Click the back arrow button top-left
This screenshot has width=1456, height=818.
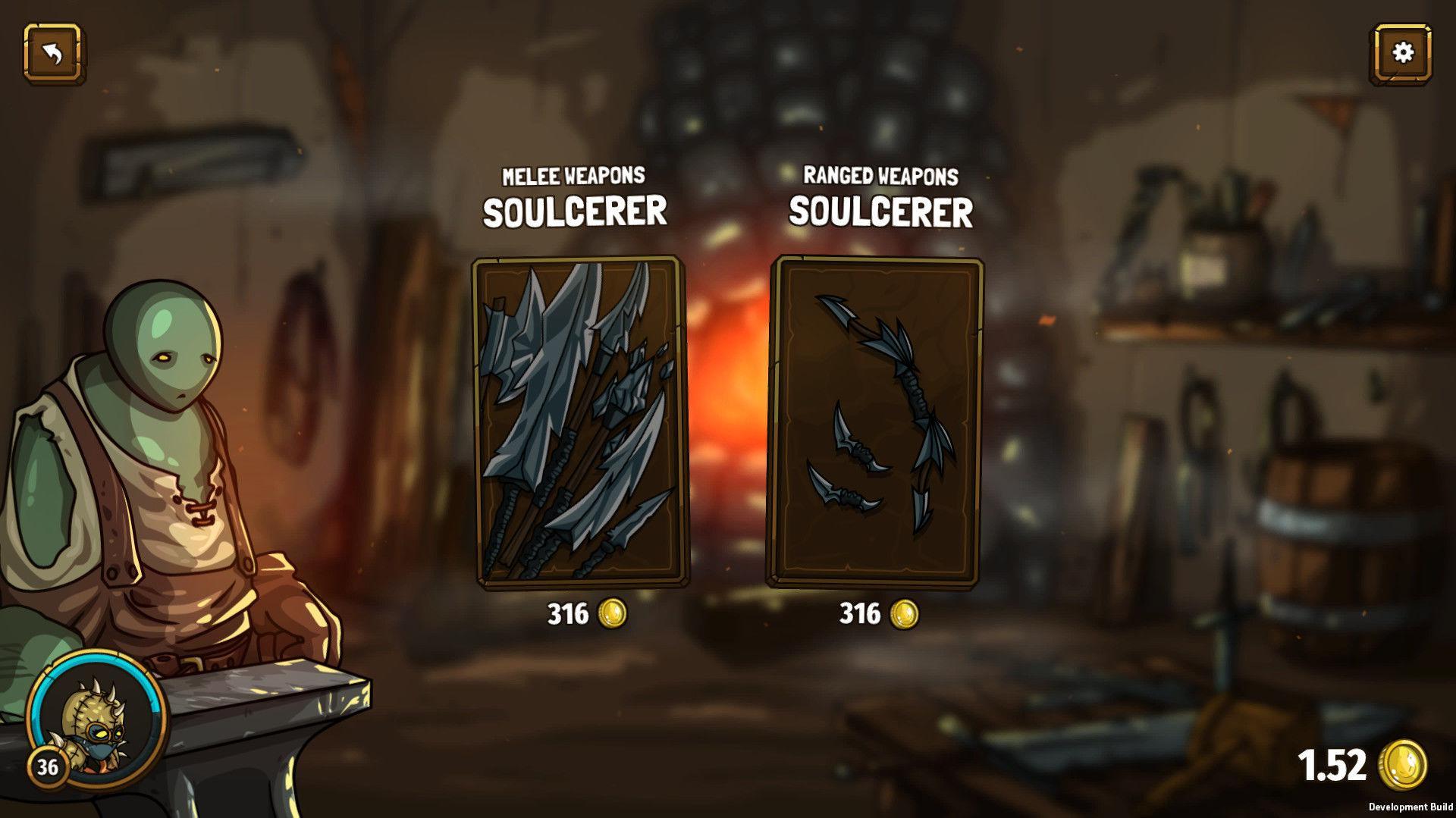(x=52, y=54)
